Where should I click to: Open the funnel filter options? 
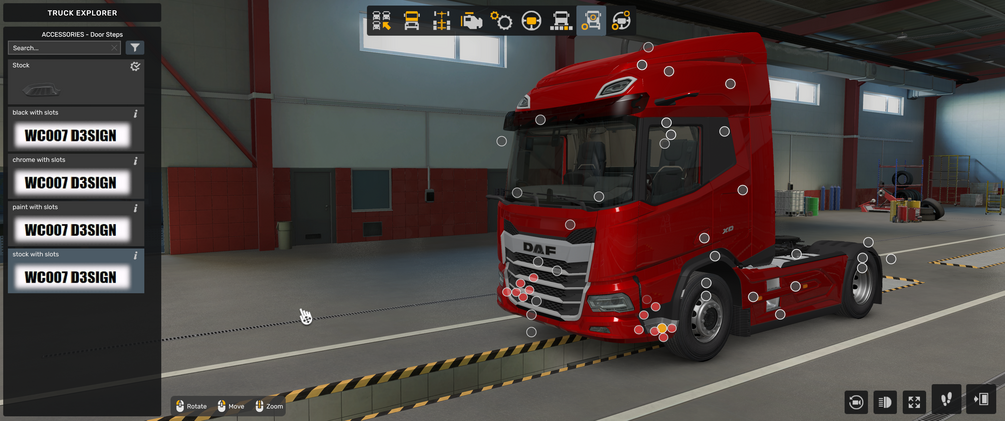click(135, 48)
